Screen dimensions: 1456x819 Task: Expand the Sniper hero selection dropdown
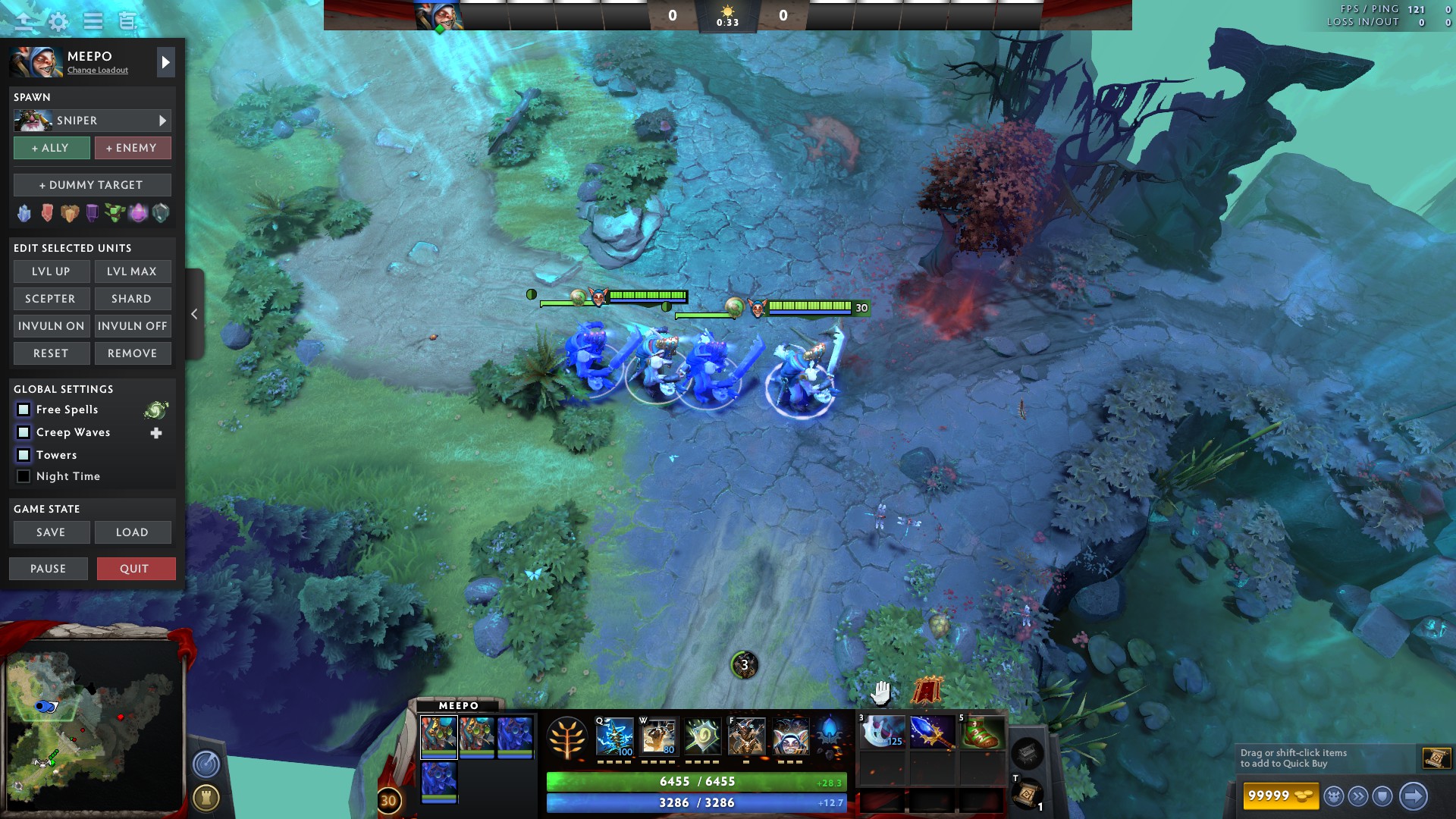162,120
